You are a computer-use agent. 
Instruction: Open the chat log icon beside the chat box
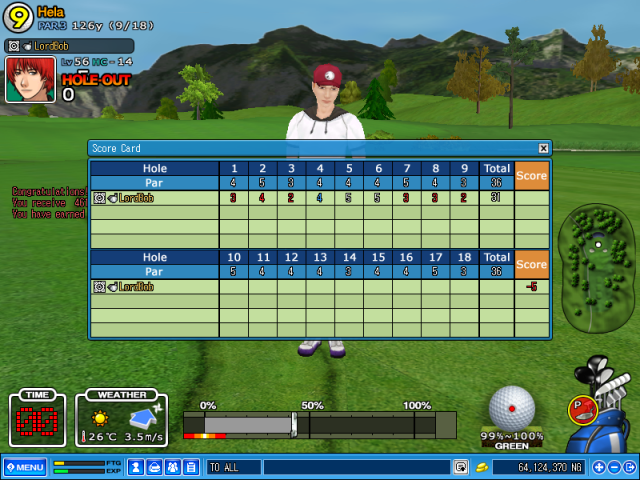pos(460,467)
